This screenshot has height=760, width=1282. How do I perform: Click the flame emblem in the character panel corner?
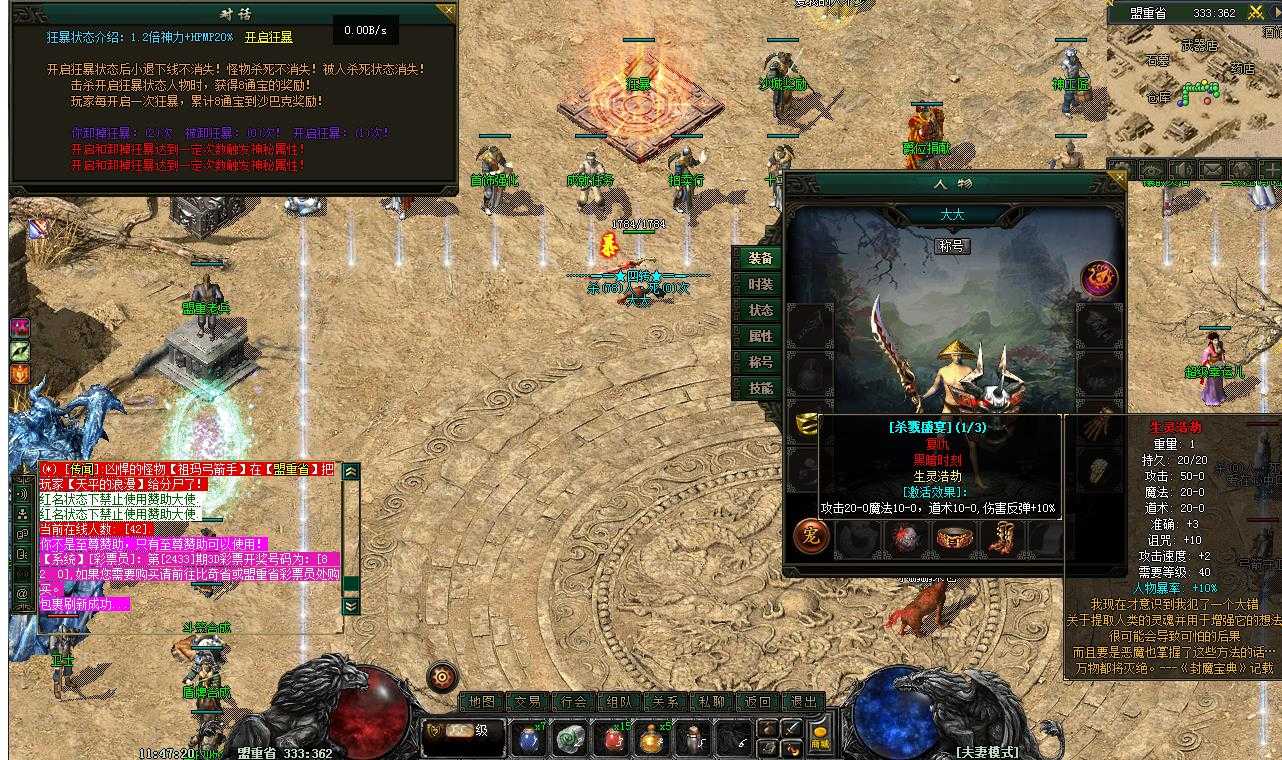pyautogui.click(x=1097, y=278)
